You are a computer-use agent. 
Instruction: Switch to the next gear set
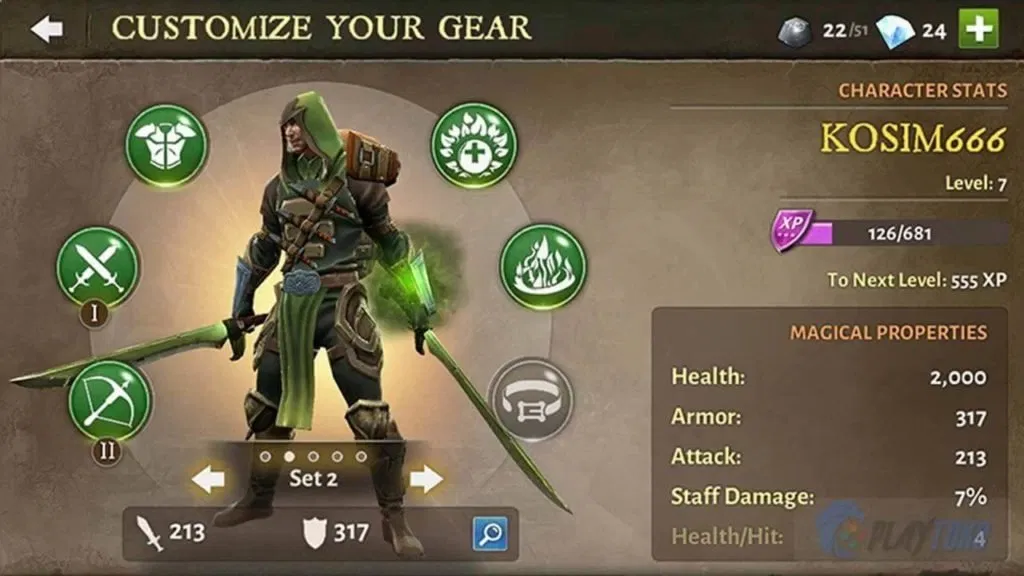426,479
